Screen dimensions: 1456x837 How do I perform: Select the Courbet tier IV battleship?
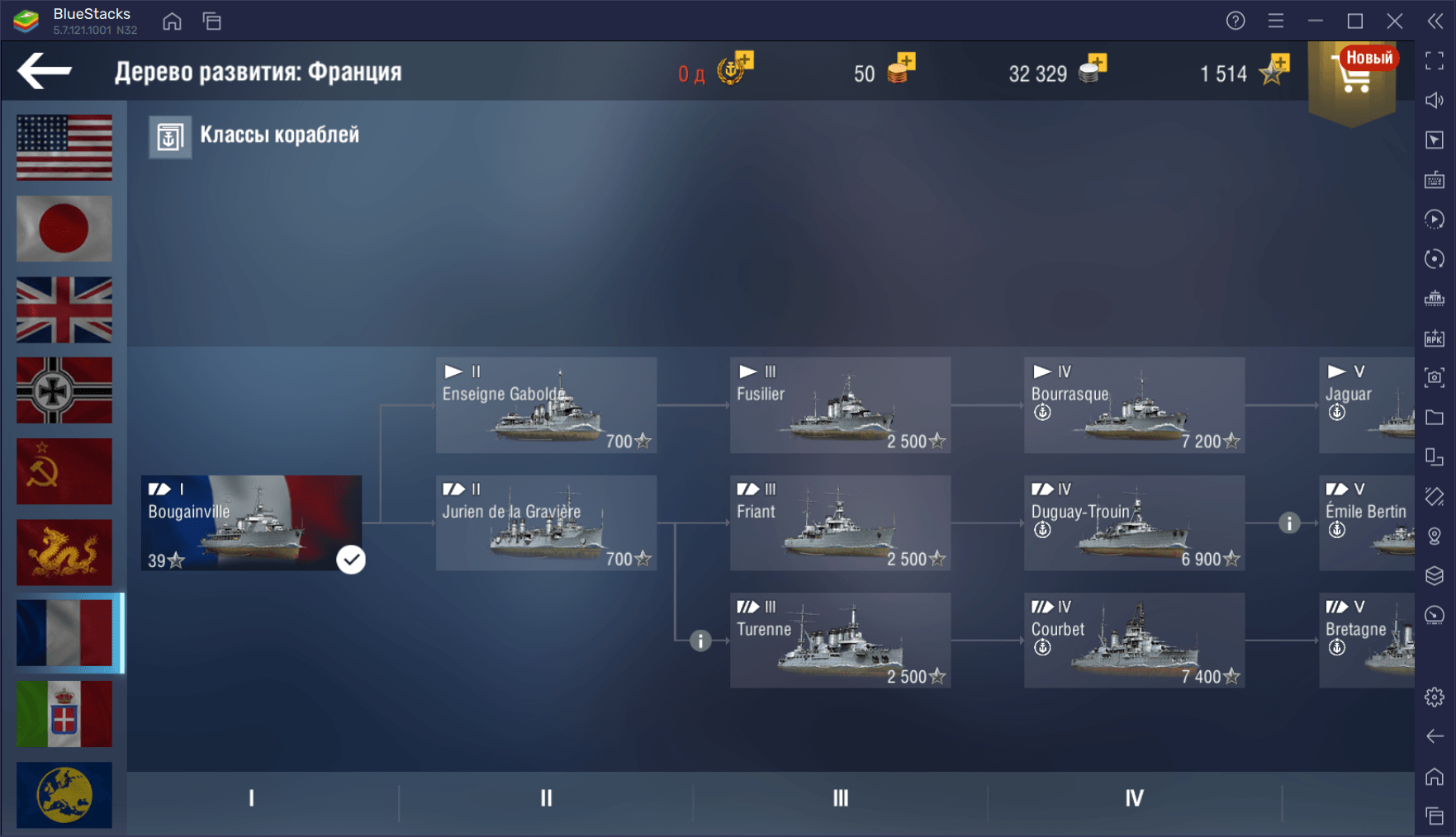click(1134, 641)
